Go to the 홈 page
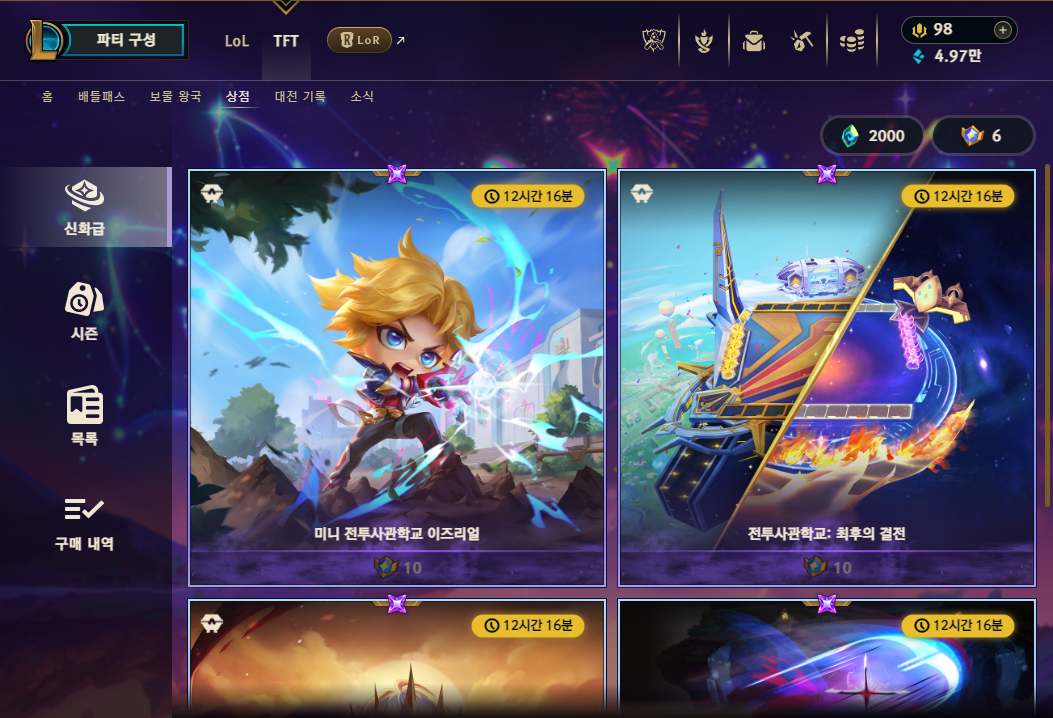Screen dimensions: 1053x718 (x=47, y=97)
